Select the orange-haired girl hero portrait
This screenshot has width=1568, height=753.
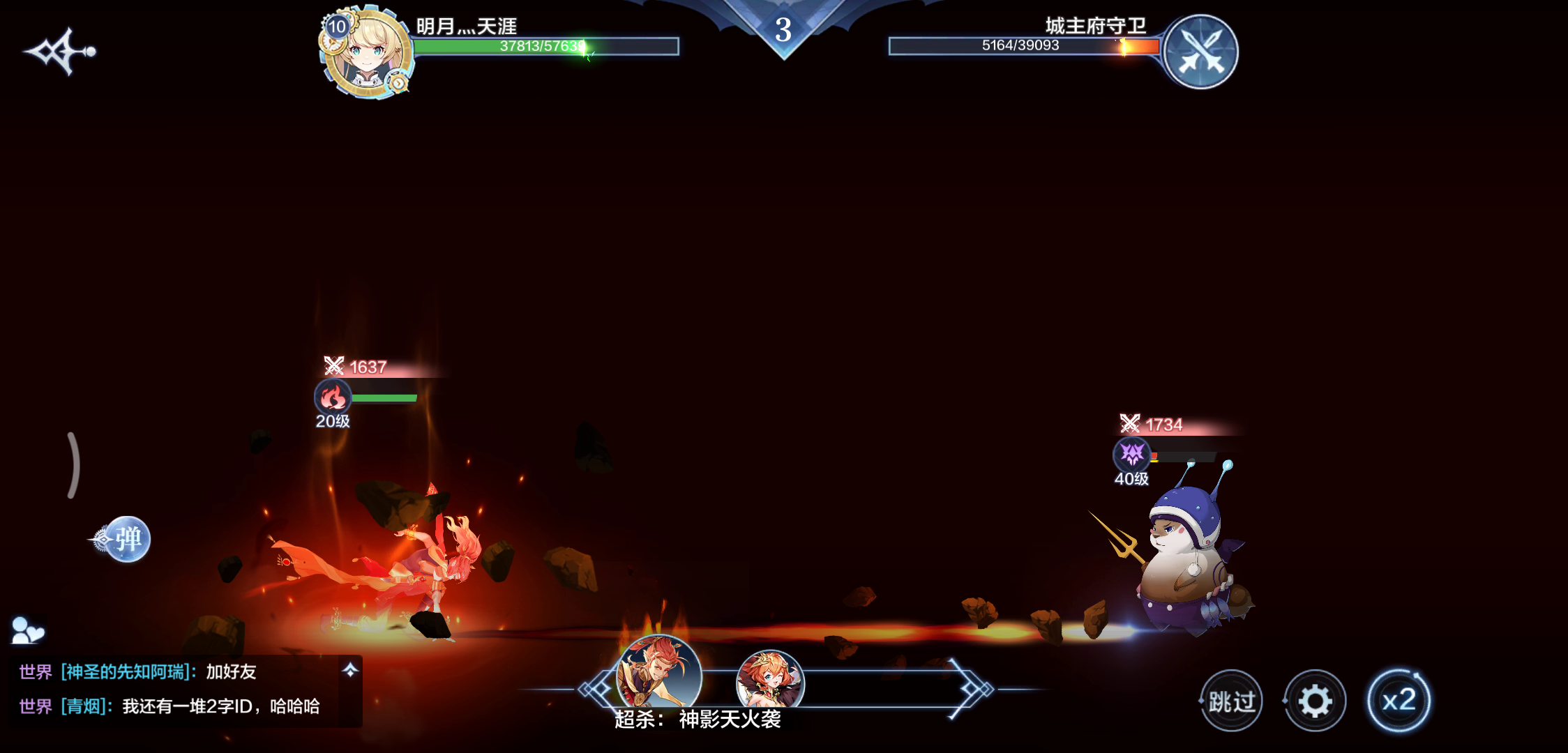tap(770, 680)
